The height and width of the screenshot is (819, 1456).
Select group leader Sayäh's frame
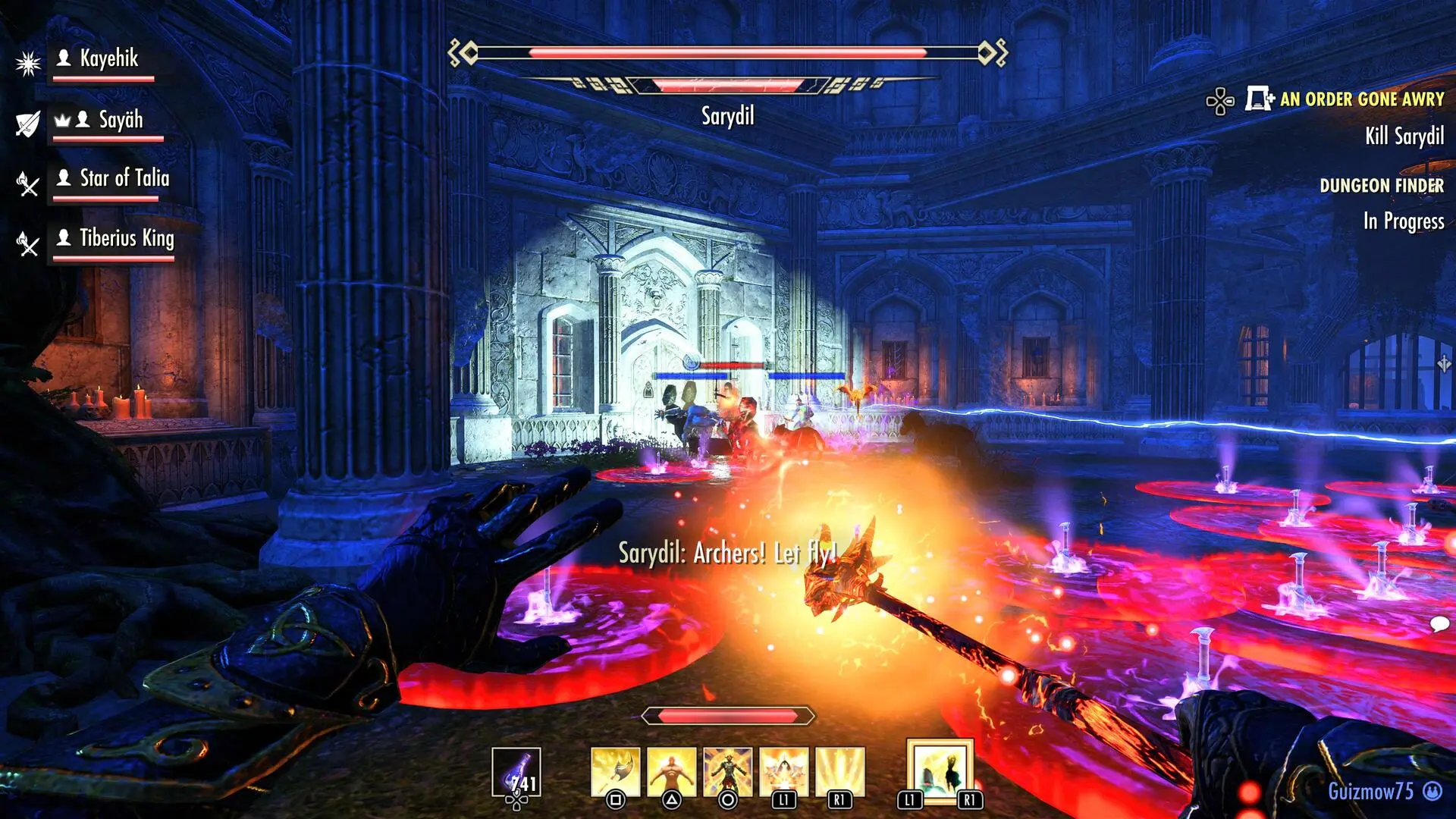pos(120,120)
